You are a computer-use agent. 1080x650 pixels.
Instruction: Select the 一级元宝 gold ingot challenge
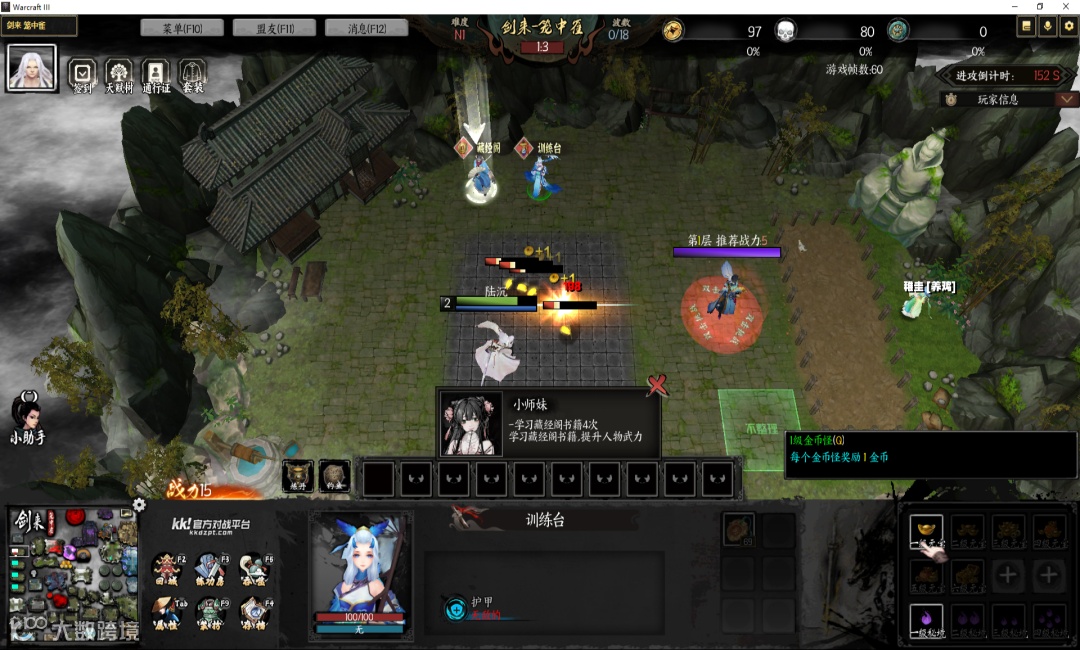point(926,530)
